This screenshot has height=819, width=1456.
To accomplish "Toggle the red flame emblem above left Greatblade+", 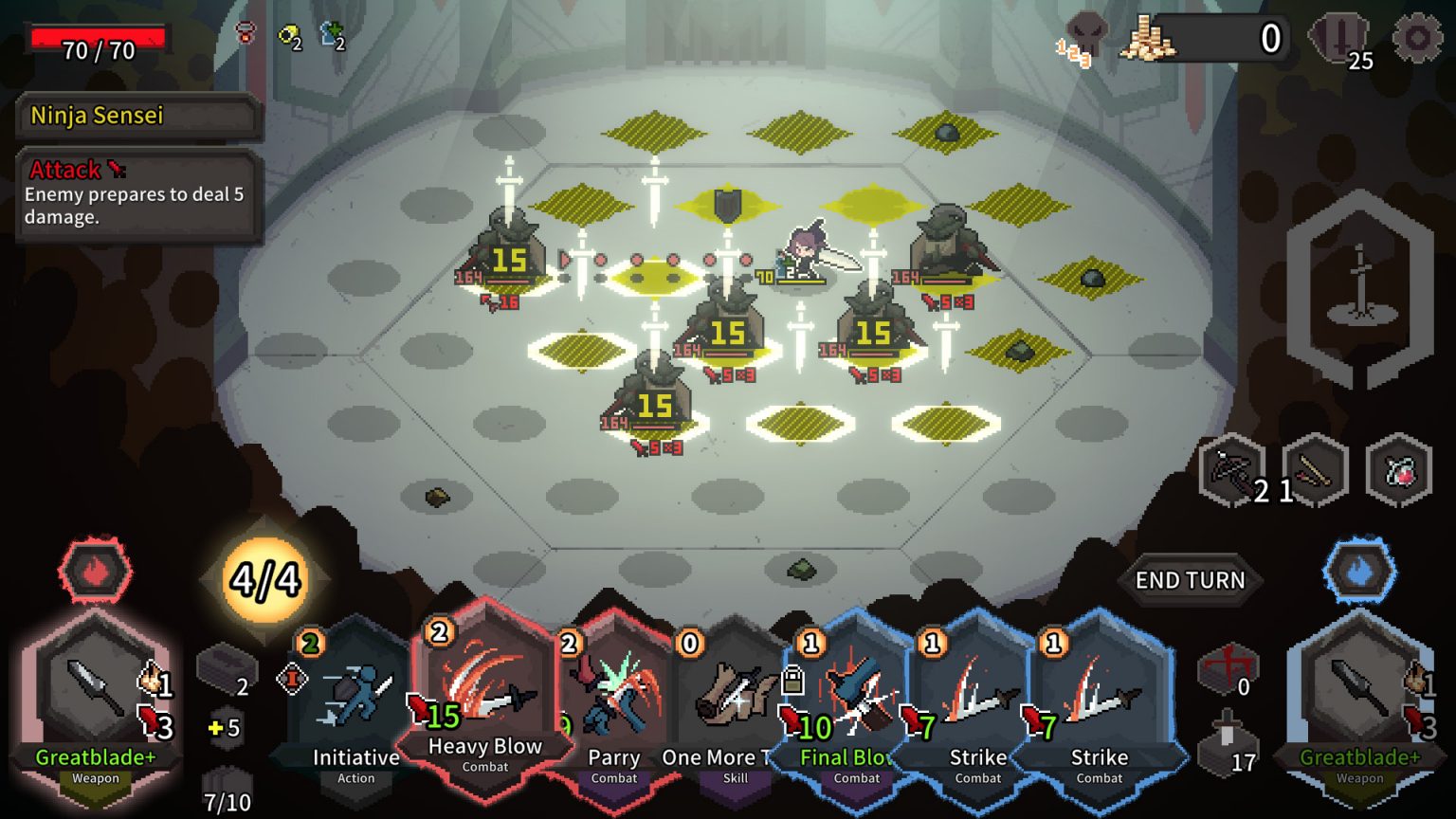I will click(94, 569).
